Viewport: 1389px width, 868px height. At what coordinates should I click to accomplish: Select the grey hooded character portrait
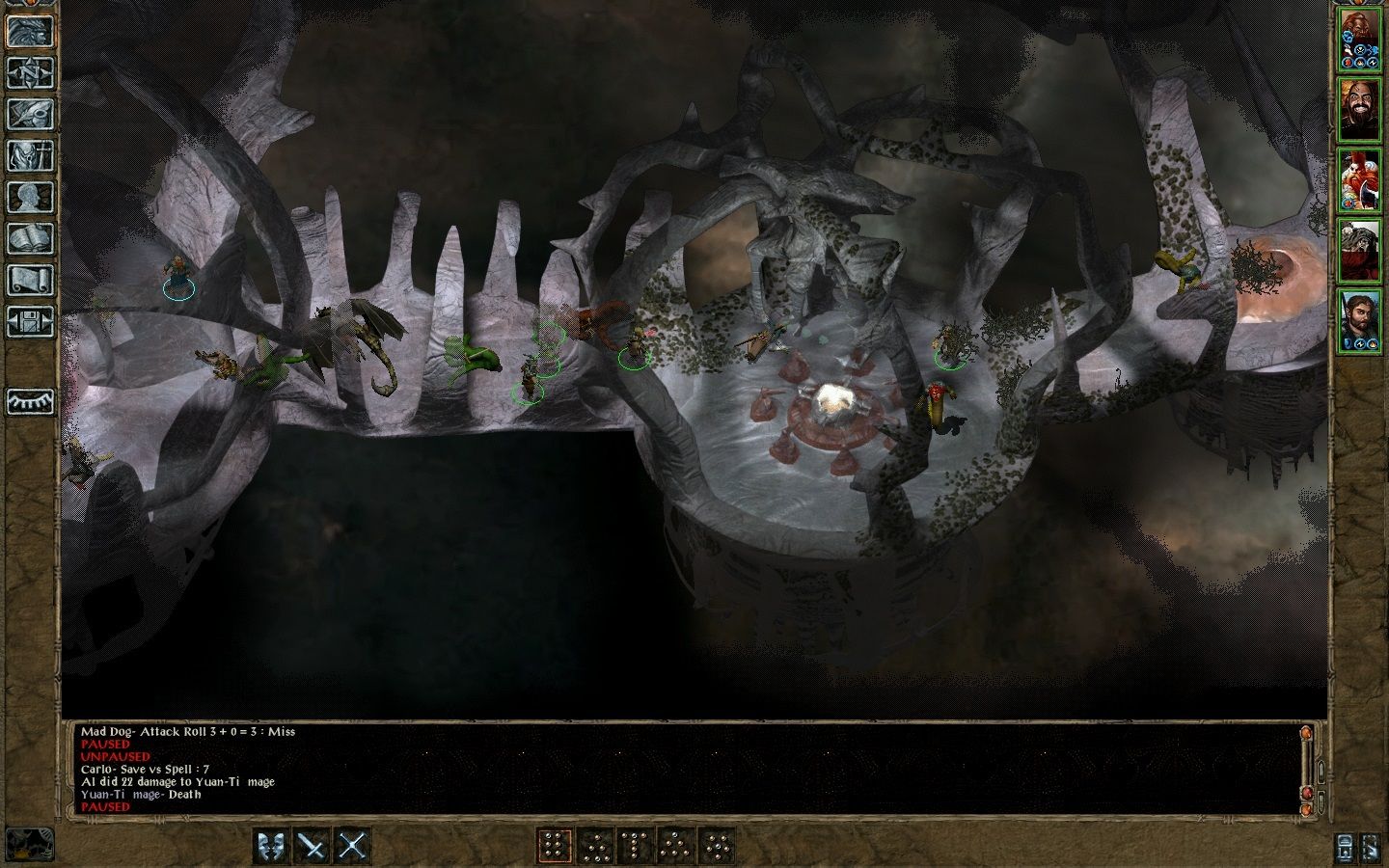(1358, 250)
